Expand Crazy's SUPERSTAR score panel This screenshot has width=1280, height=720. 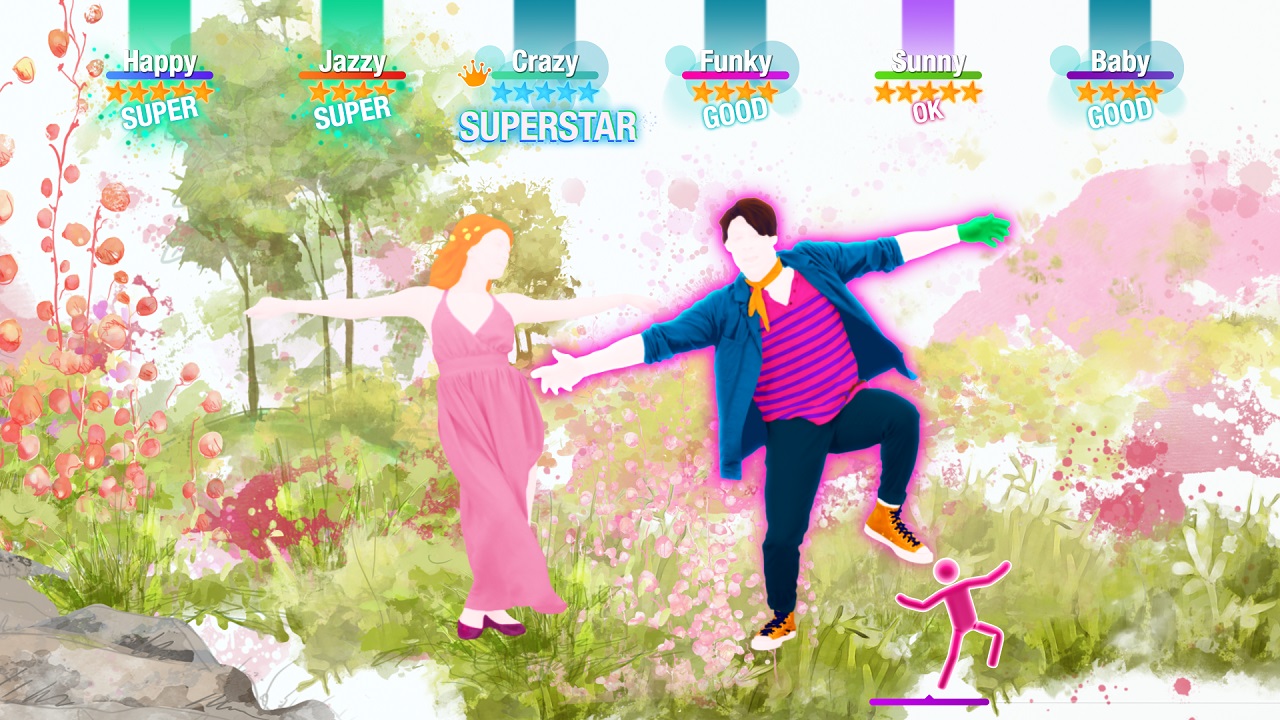coord(548,126)
